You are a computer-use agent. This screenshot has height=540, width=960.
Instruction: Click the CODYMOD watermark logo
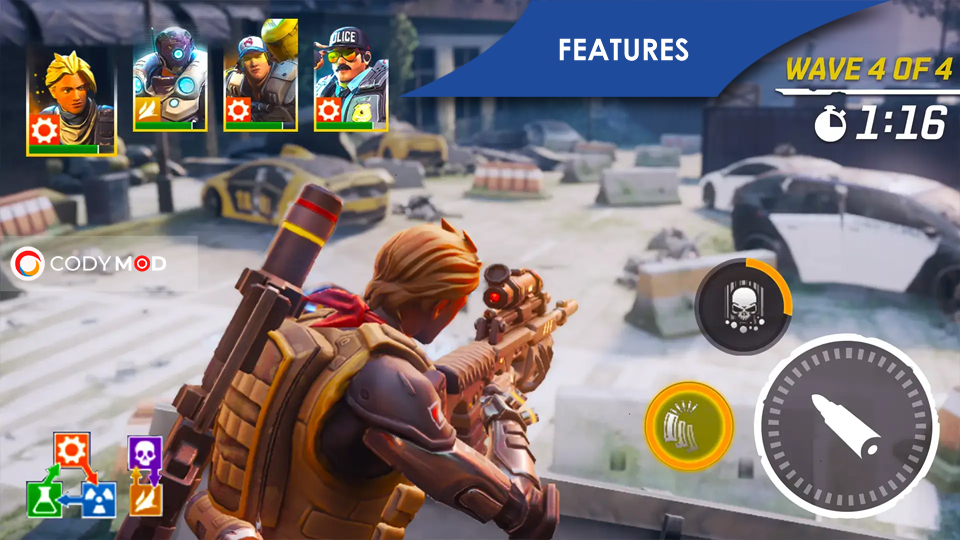(89, 264)
